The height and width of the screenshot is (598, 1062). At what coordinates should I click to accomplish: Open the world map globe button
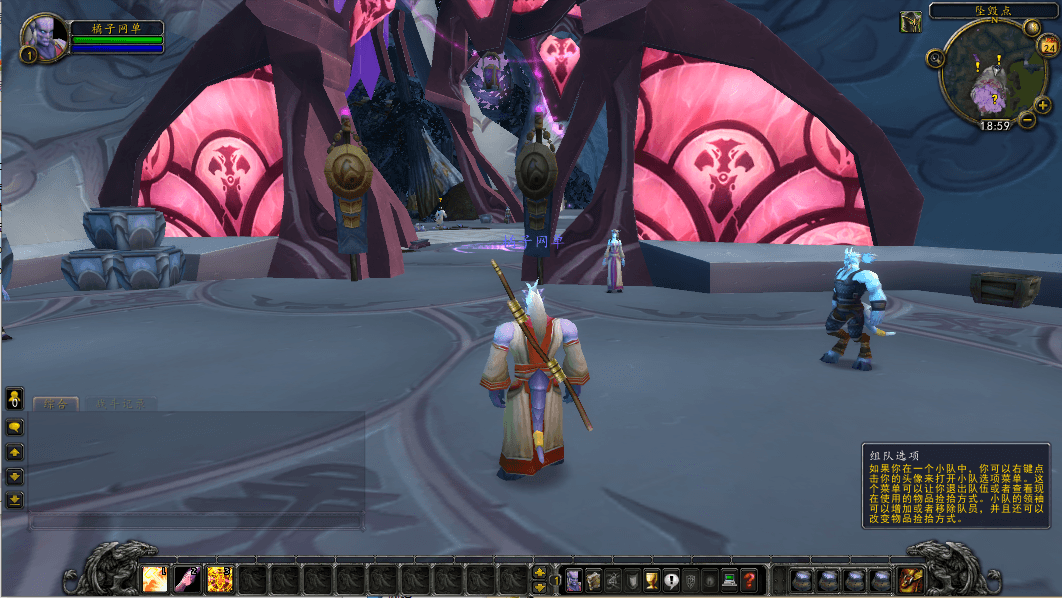(x=1033, y=26)
